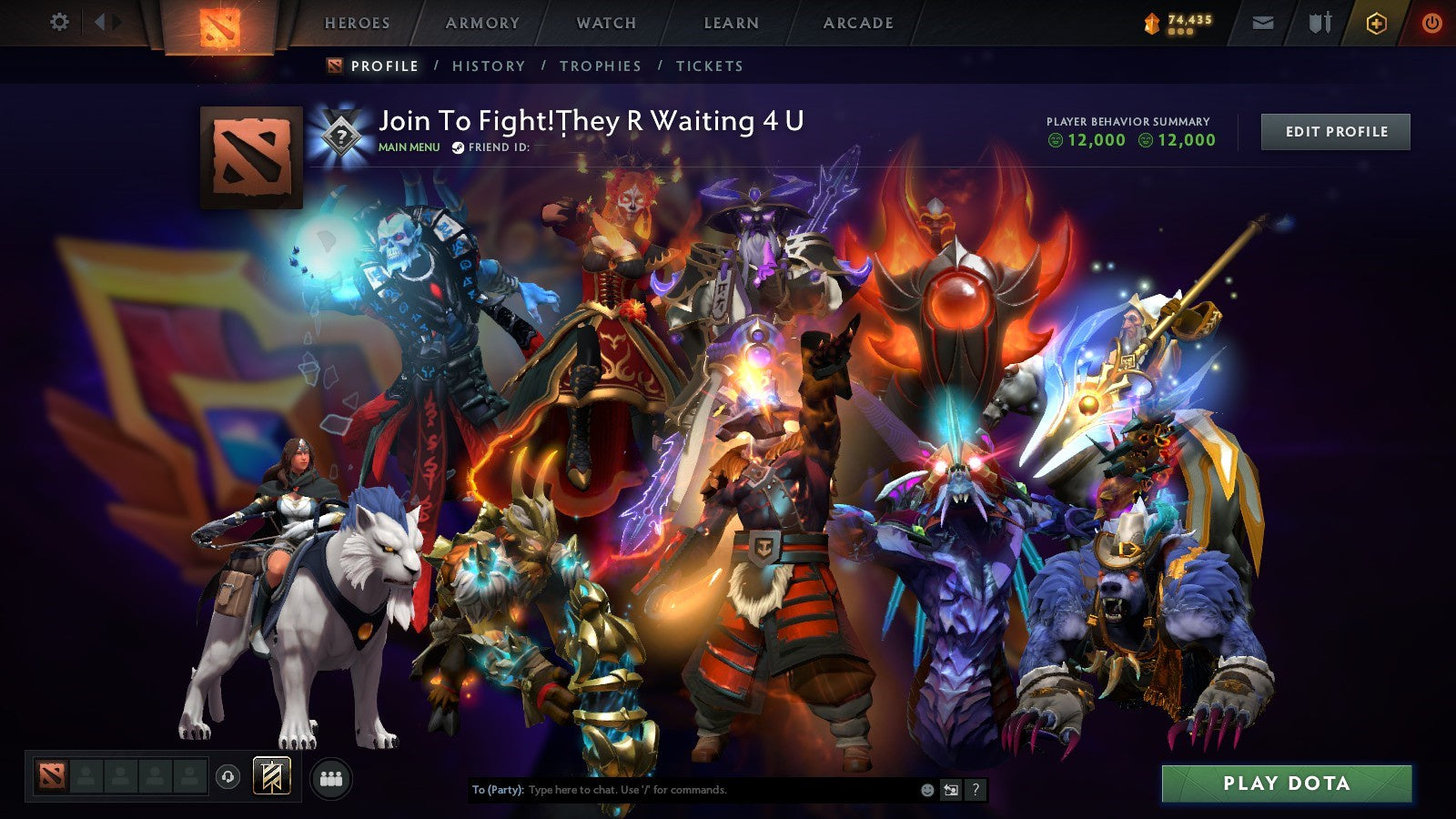Expand the right navigation arrow beside the gear
This screenshot has height=819, width=1456.
116,22
